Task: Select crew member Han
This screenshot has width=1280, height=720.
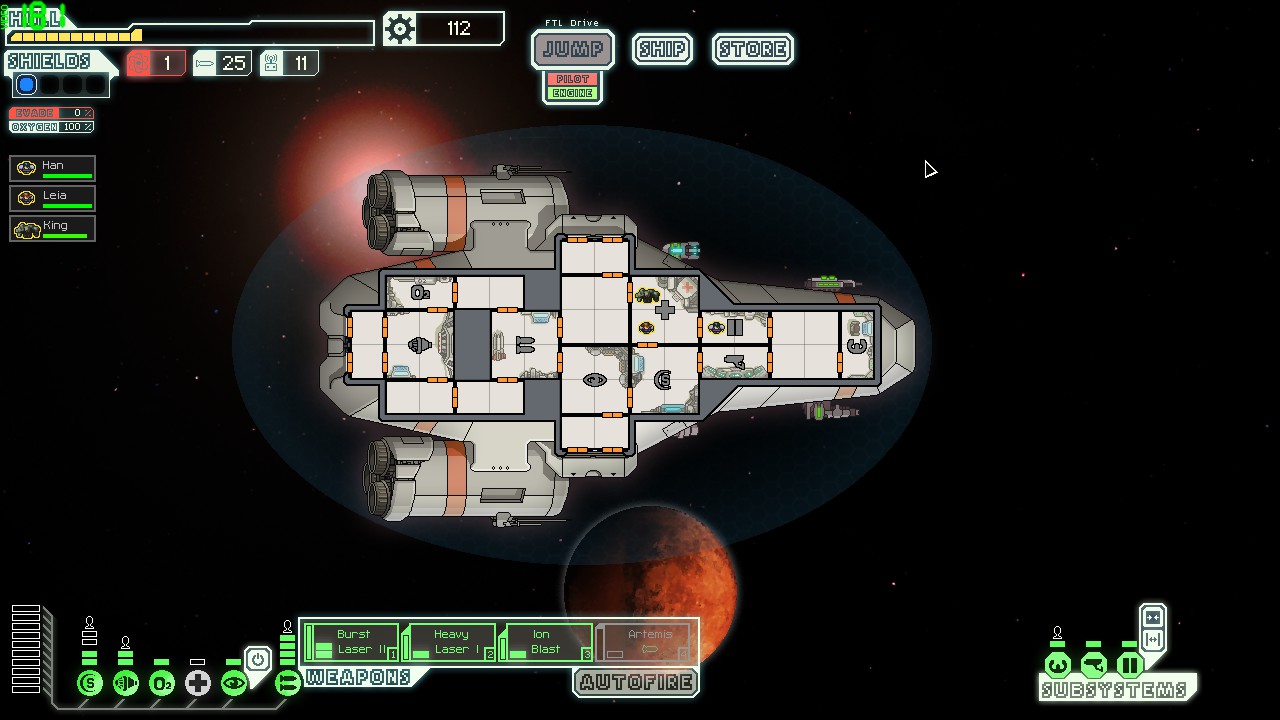Action: click(53, 168)
